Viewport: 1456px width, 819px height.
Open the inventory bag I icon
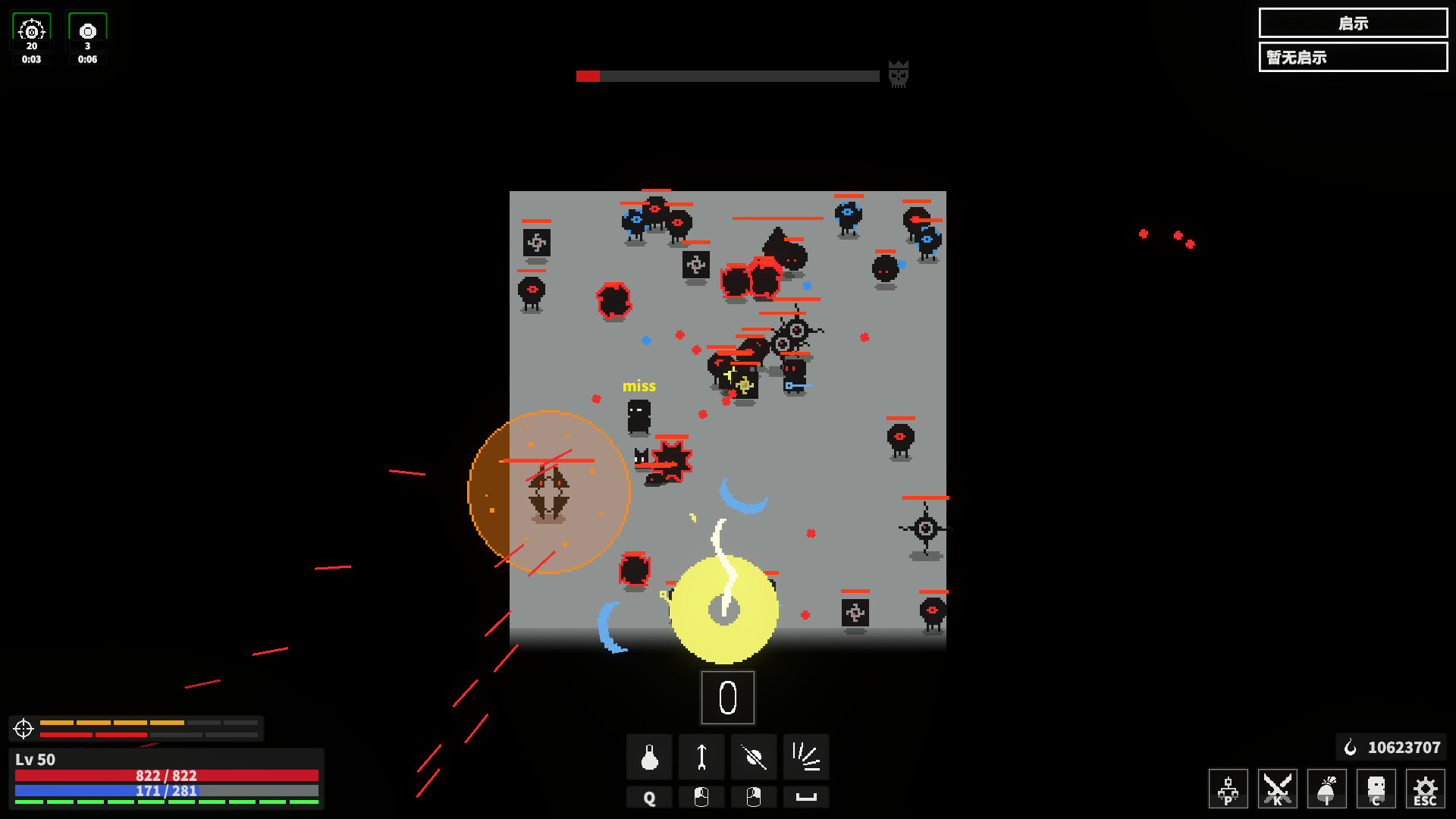(x=1326, y=789)
